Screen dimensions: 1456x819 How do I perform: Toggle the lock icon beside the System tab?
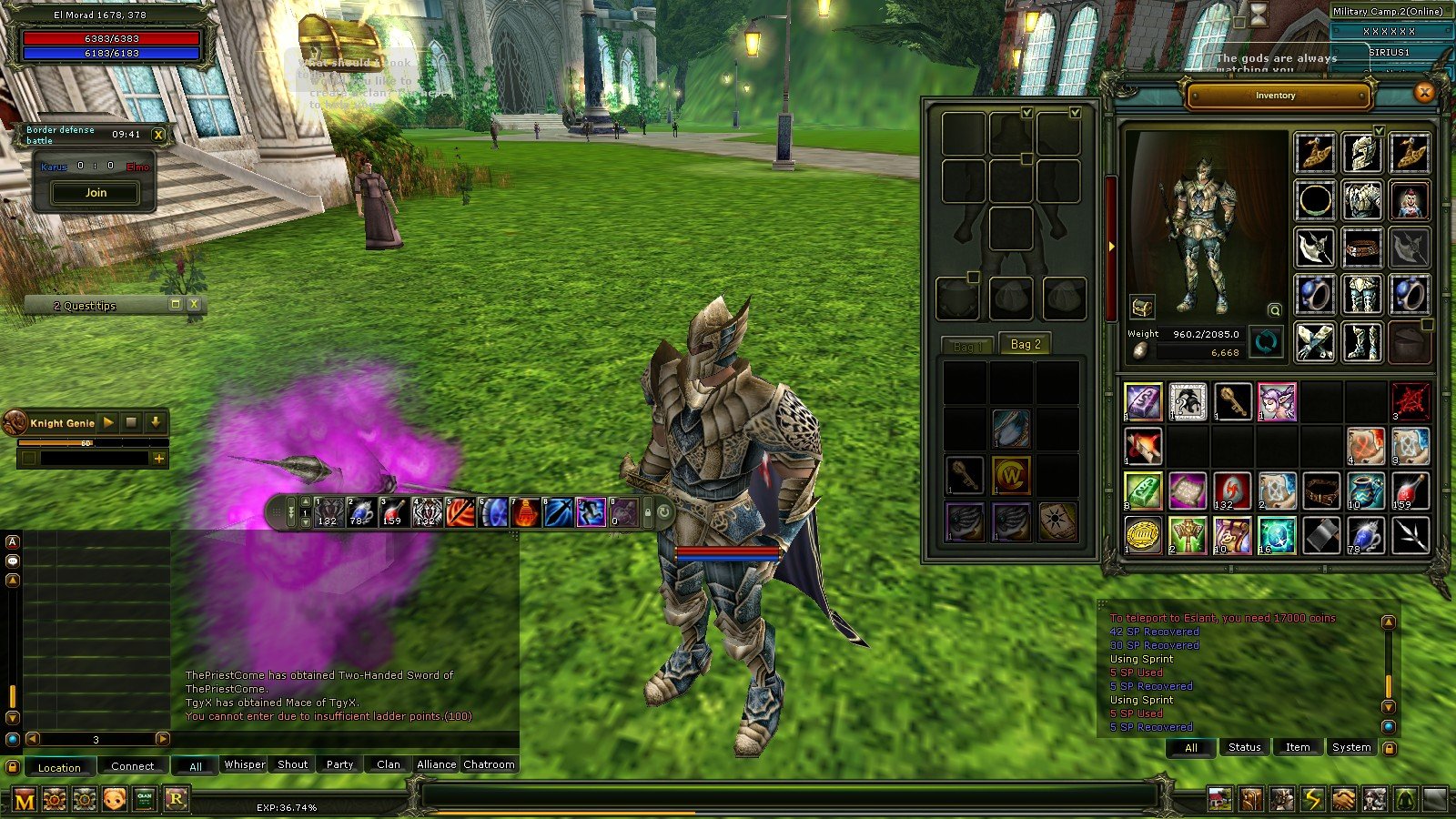(x=1388, y=747)
